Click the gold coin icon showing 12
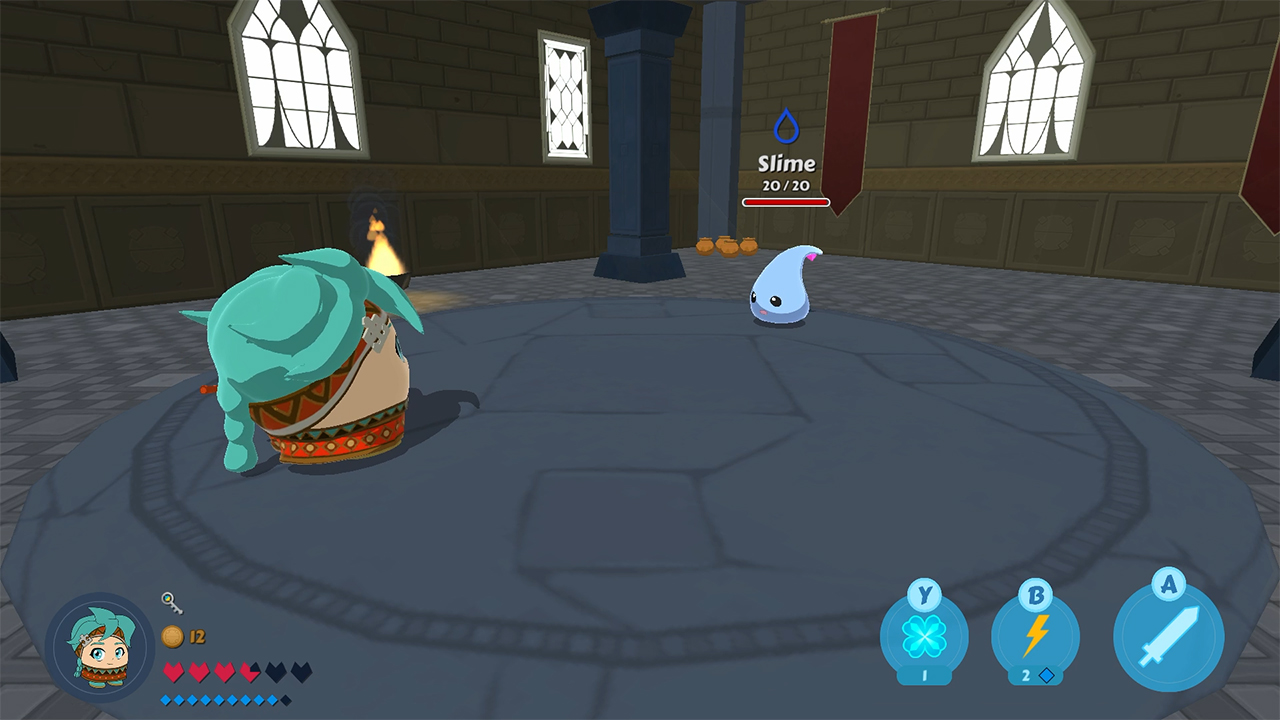1280x720 pixels. [170, 633]
